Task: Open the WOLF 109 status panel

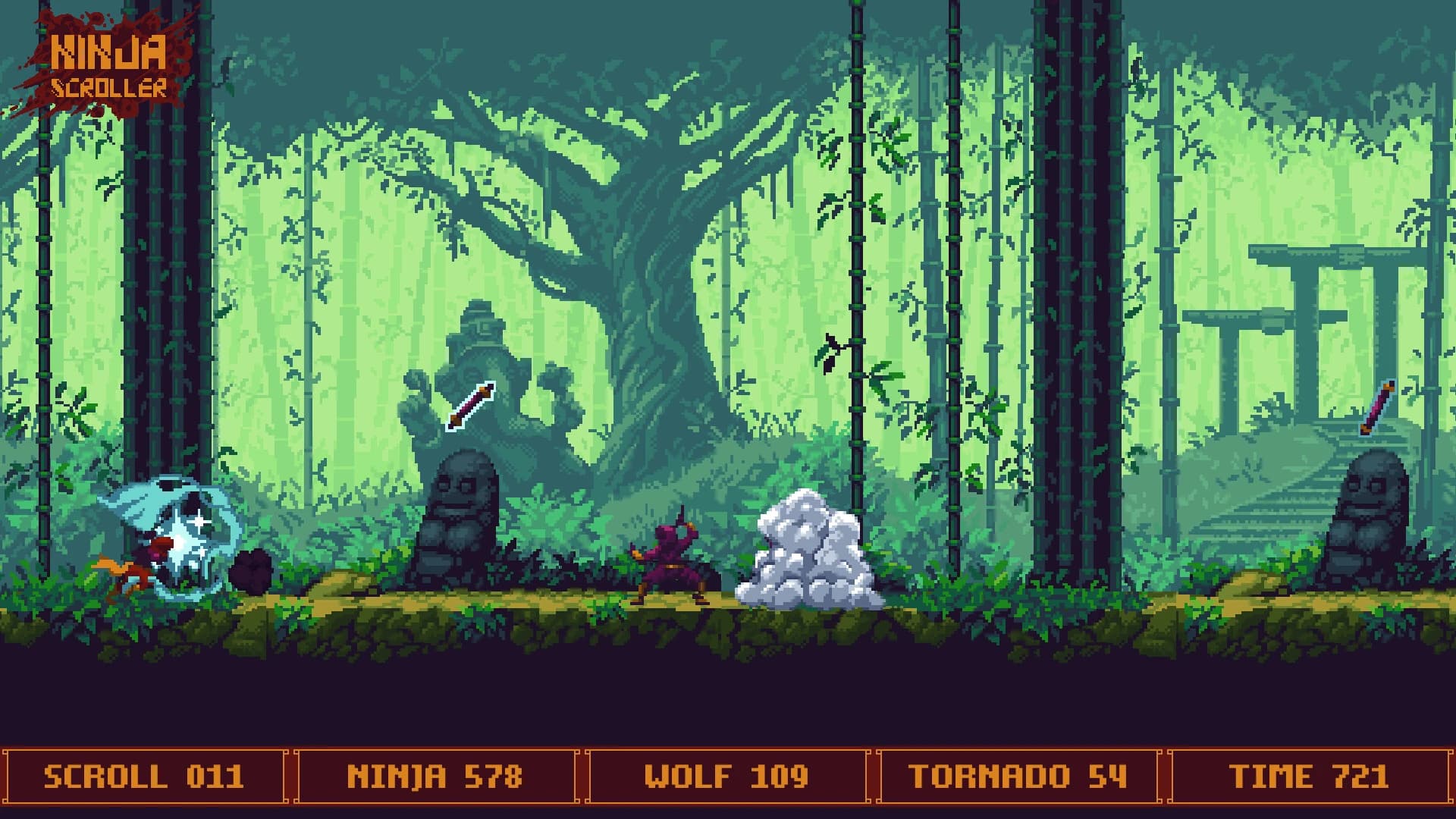Action: [x=728, y=775]
